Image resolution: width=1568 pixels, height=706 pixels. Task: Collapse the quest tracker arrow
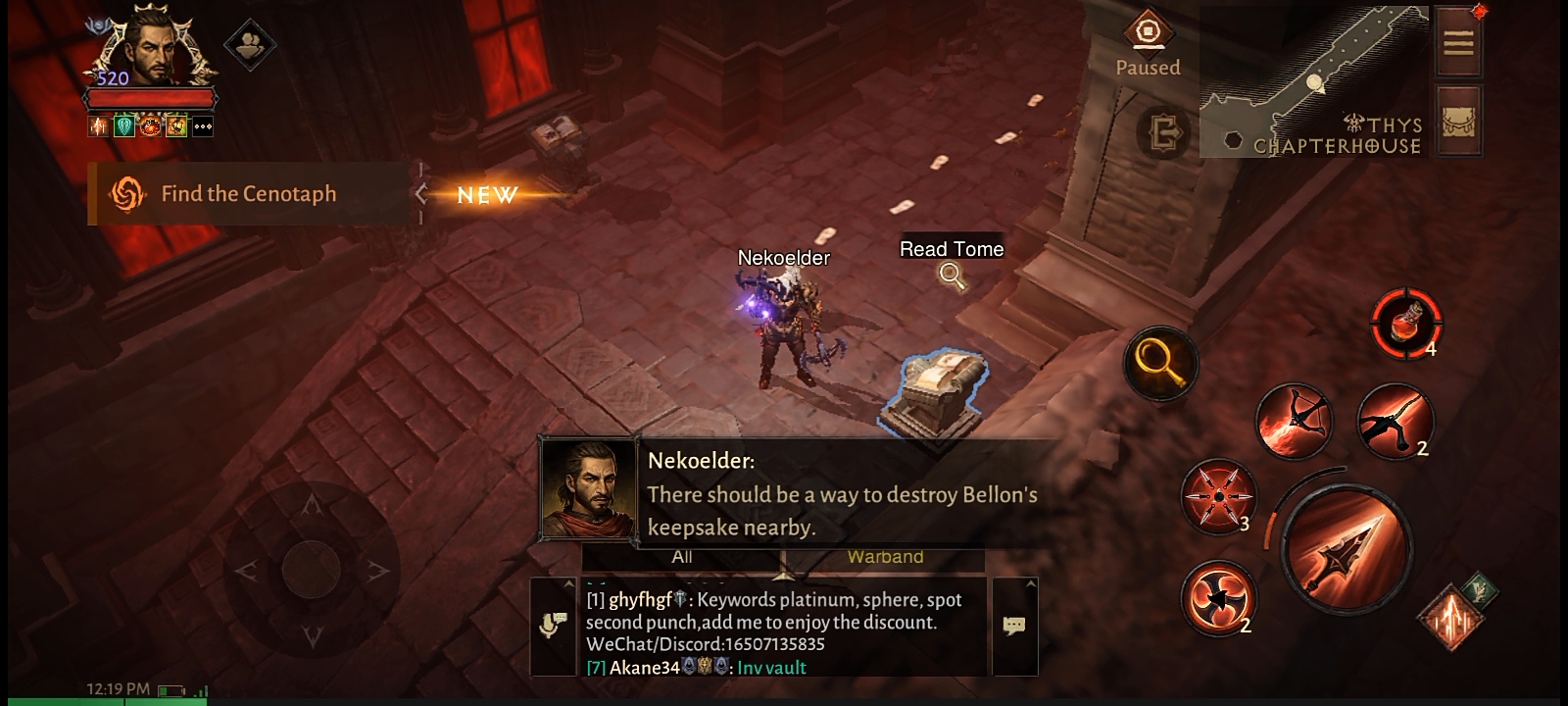(x=421, y=194)
